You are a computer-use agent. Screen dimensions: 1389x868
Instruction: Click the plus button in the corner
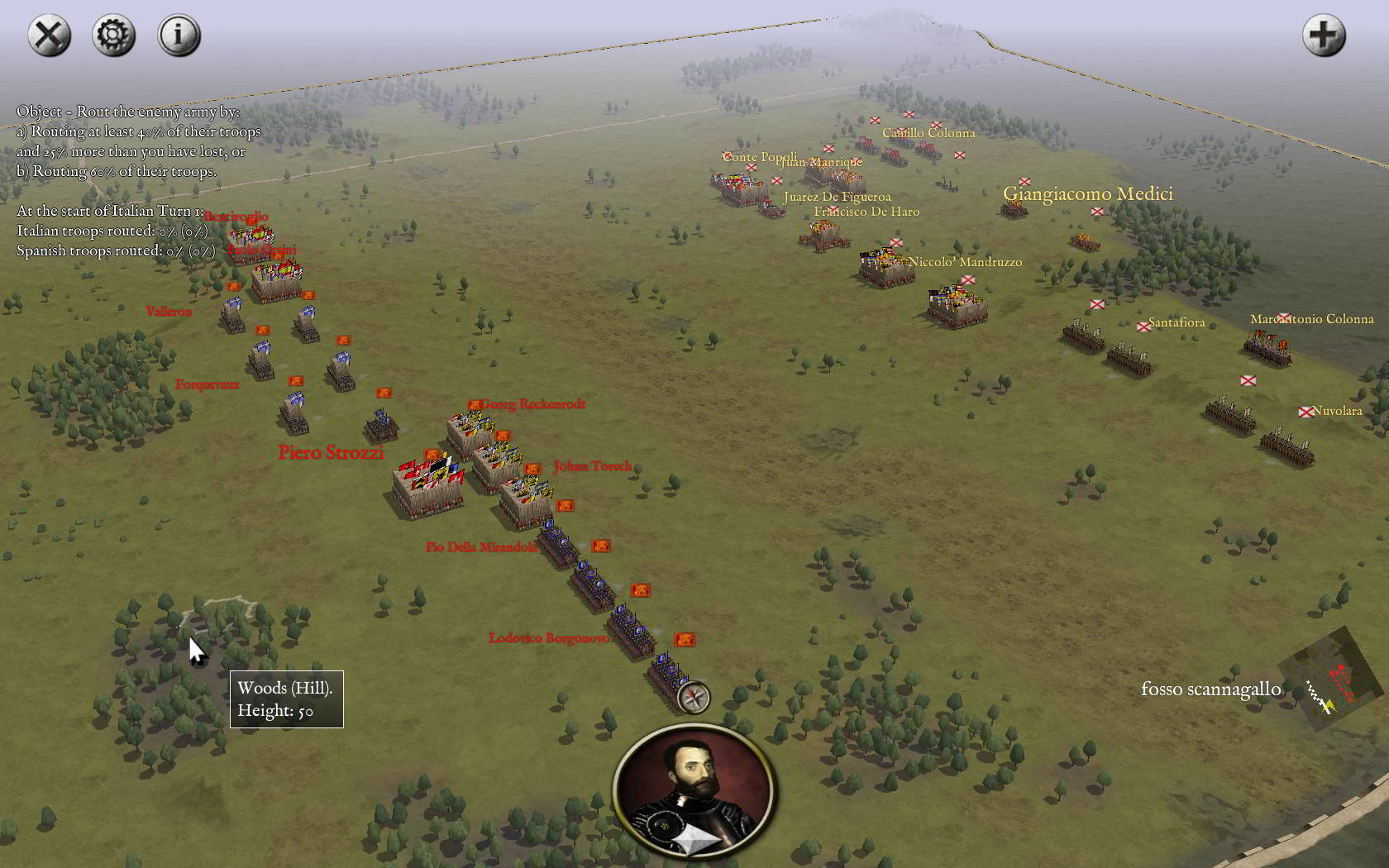click(x=1324, y=36)
